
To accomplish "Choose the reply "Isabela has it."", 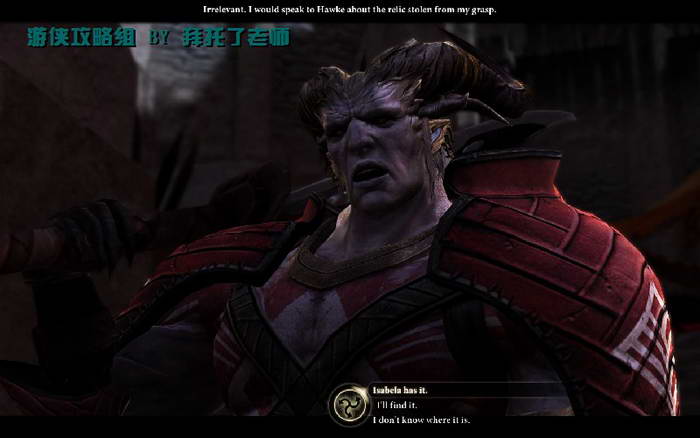I will pyautogui.click(x=404, y=390).
